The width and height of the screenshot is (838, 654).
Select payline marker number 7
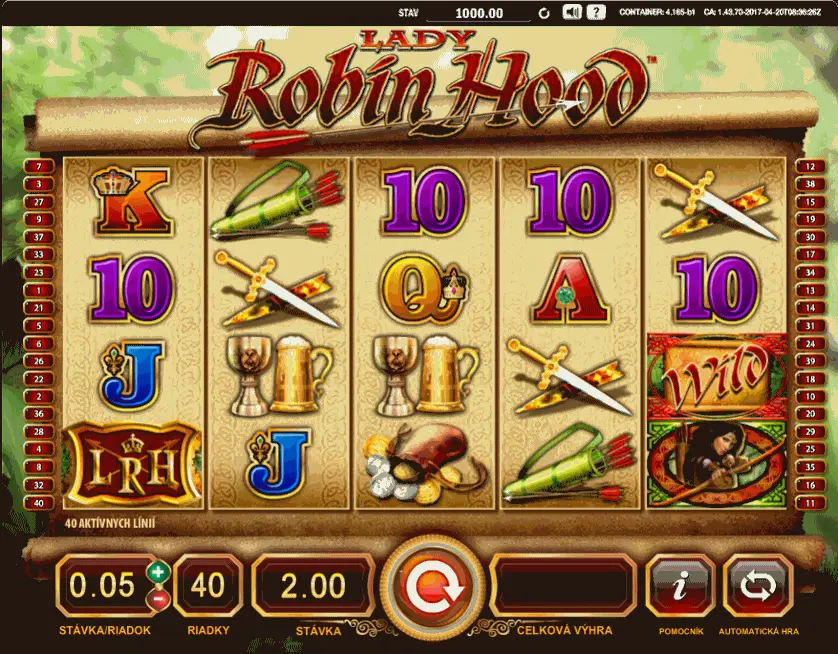click(x=39, y=167)
